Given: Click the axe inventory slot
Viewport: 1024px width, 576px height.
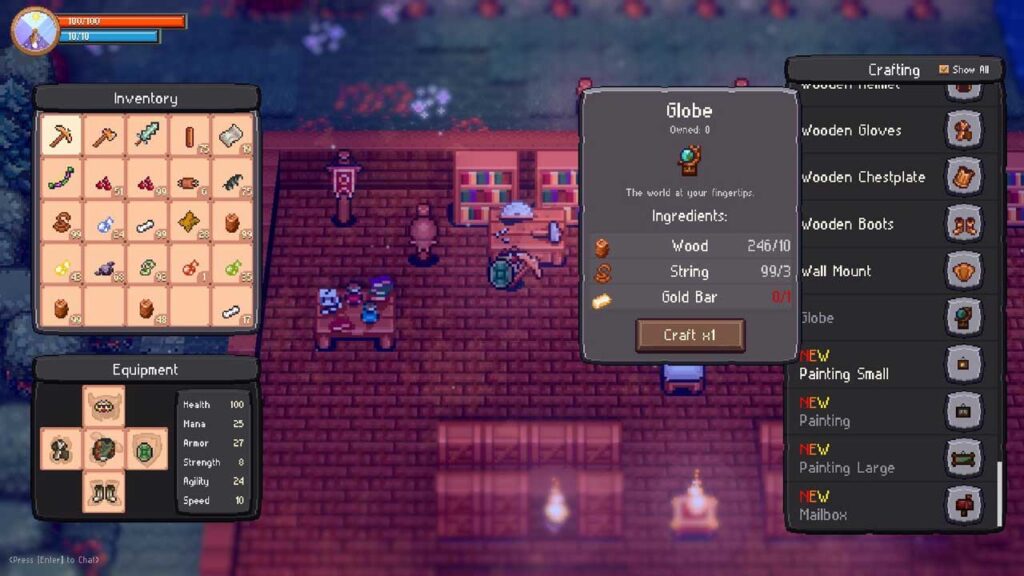Looking at the screenshot, I should [104, 136].
